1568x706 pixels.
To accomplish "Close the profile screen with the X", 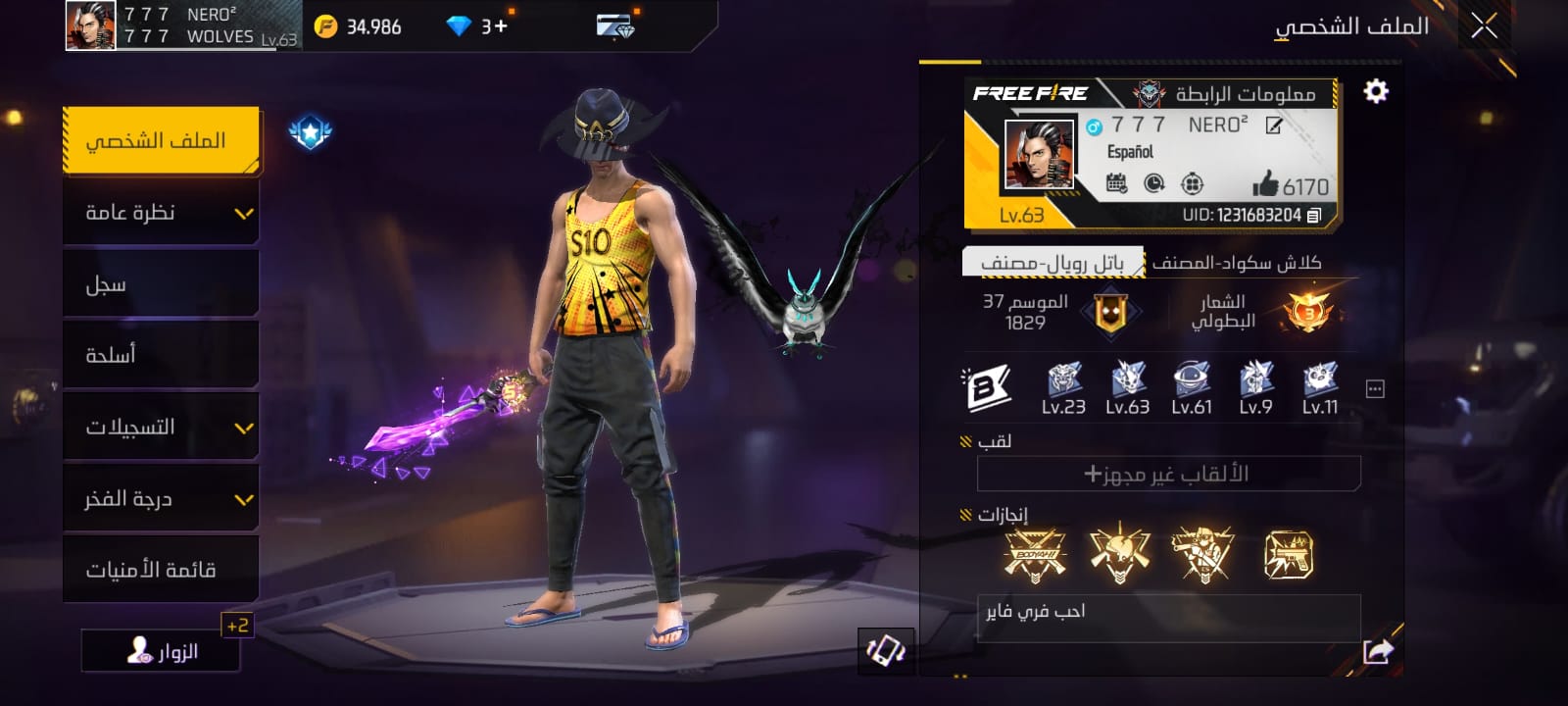I will pyautogui.click(x=1484, y=26).
